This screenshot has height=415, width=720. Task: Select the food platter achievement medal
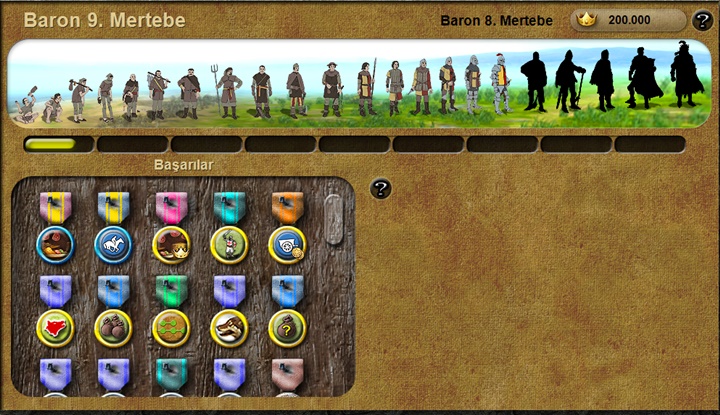(55, 244)
